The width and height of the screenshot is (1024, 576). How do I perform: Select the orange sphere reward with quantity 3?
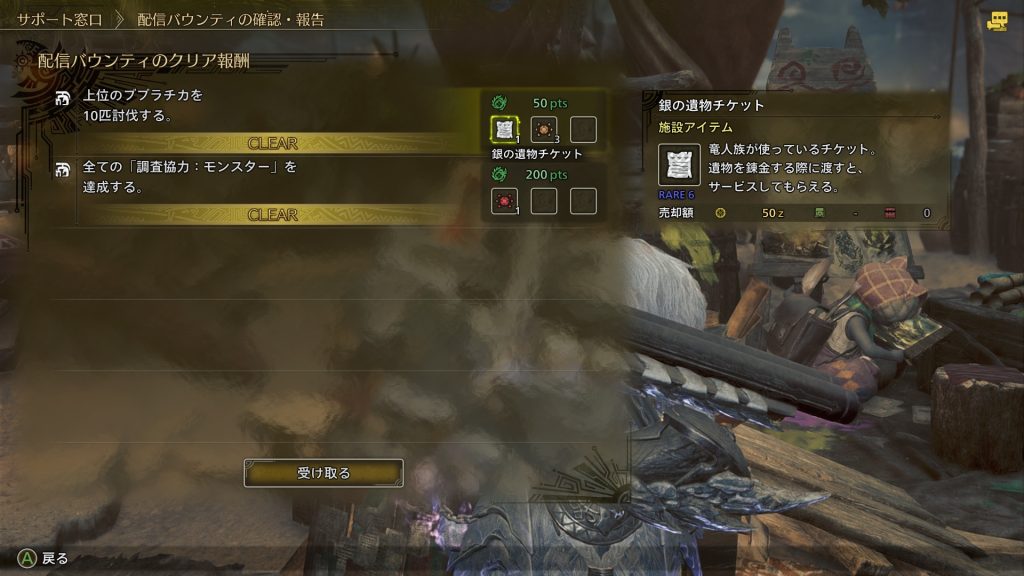click(x=544, y=129)
